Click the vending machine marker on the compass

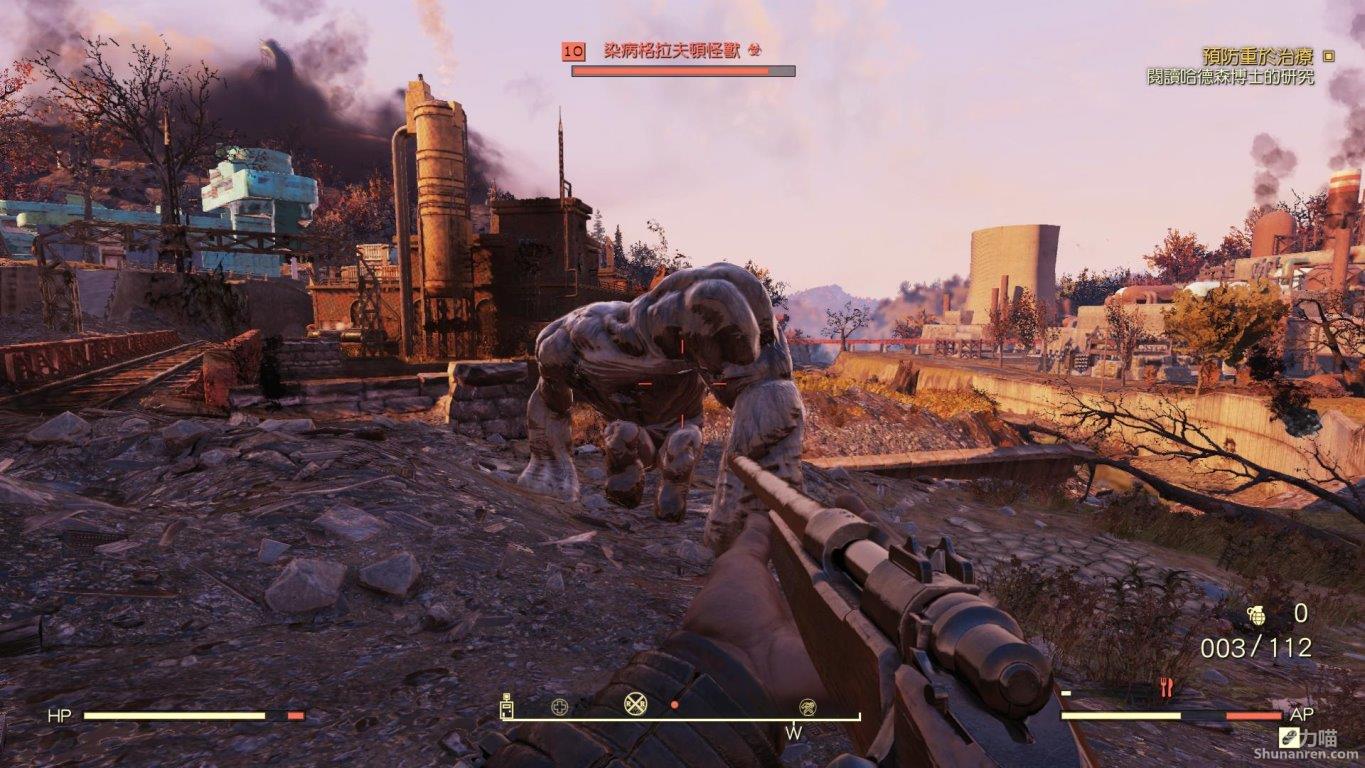tap(507, 706)
